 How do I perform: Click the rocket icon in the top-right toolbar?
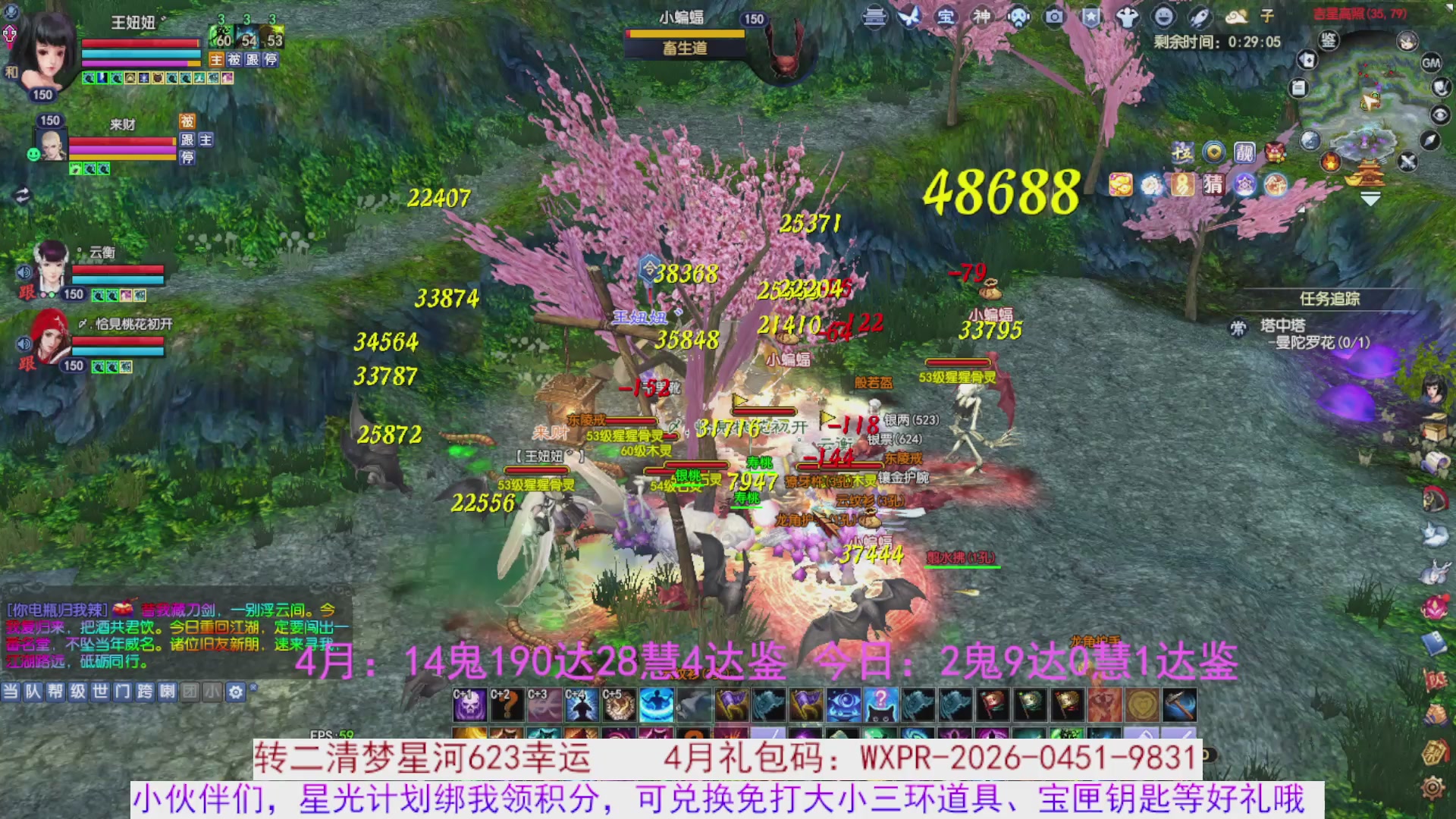(x=1200, y=17)
